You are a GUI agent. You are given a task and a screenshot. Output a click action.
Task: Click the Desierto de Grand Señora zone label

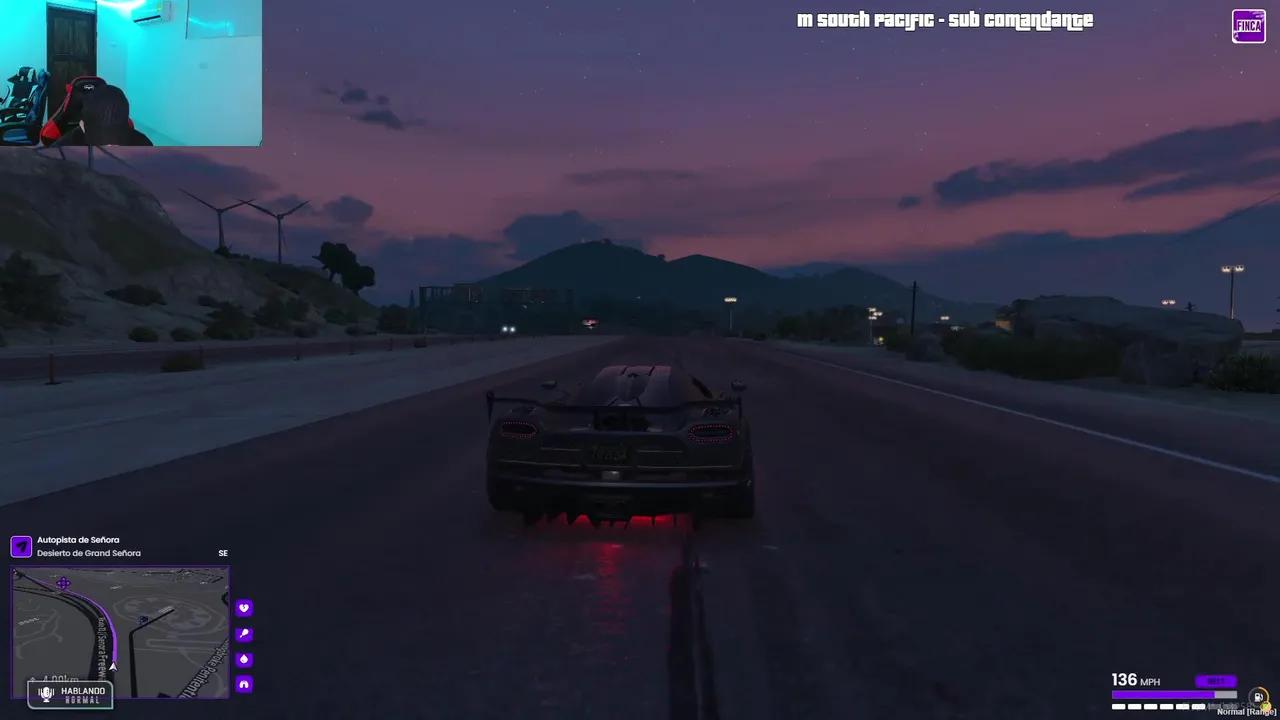click(x=90, y=553)
